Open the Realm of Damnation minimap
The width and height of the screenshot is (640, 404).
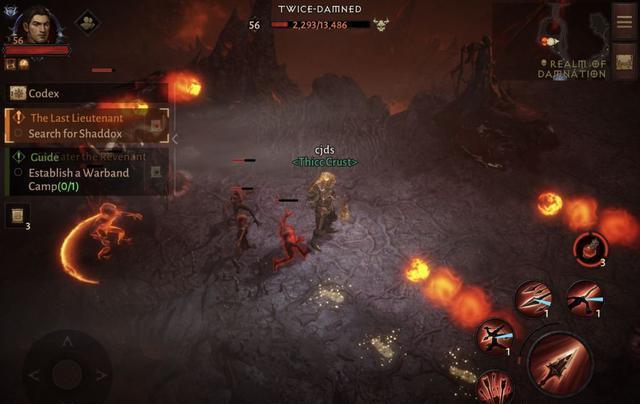pos(571,40)
